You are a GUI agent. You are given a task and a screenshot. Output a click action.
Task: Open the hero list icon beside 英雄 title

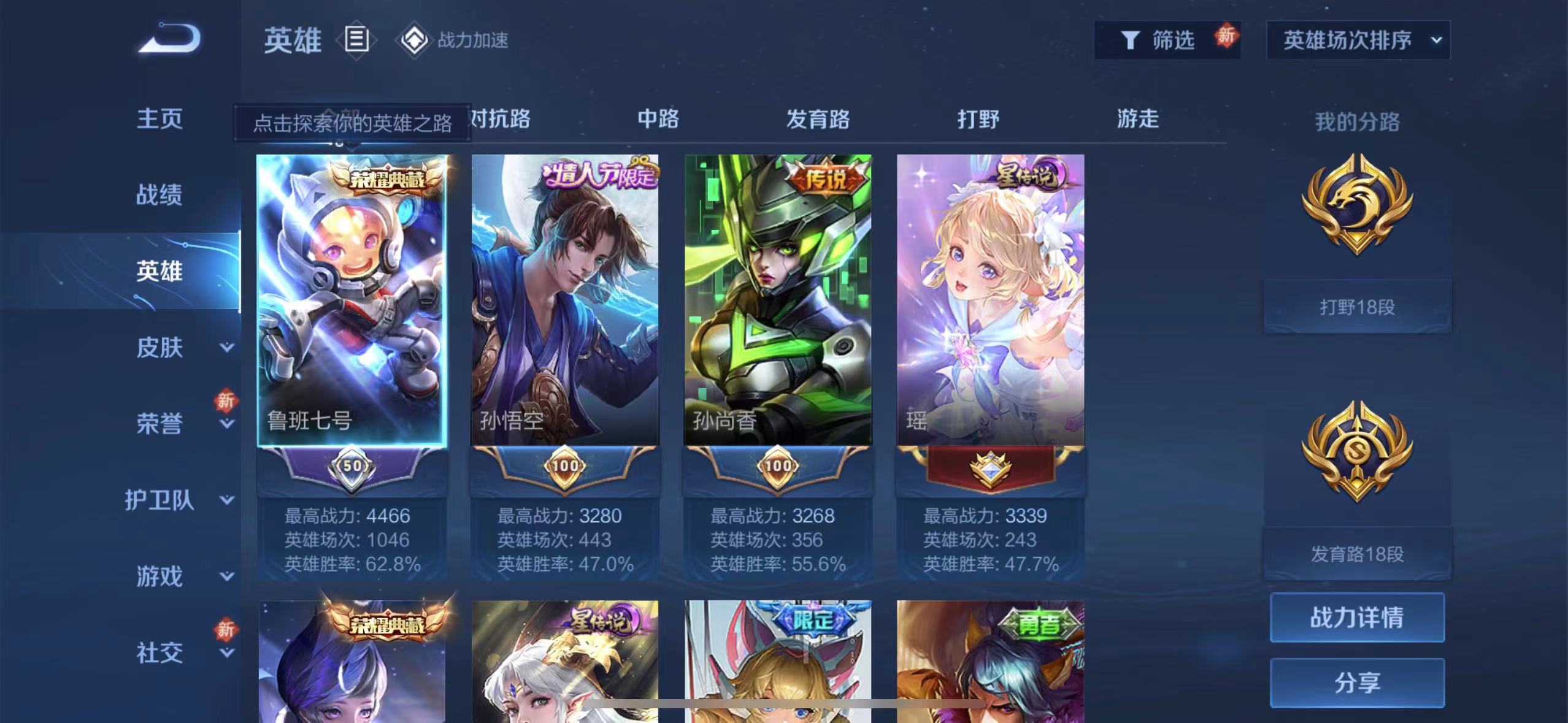(x=356, y=40)
